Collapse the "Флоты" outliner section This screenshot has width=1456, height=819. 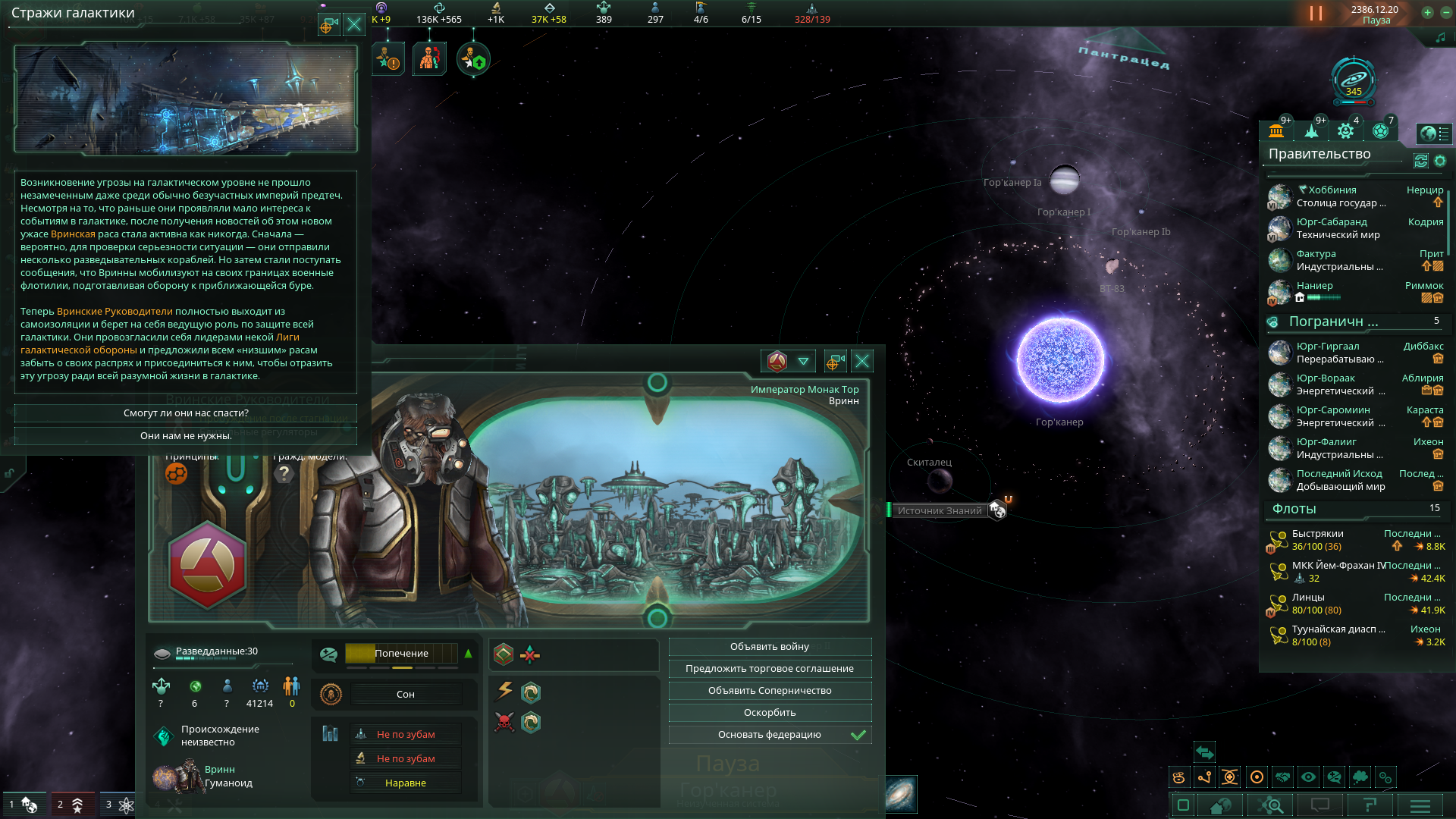click(1294, 509)
